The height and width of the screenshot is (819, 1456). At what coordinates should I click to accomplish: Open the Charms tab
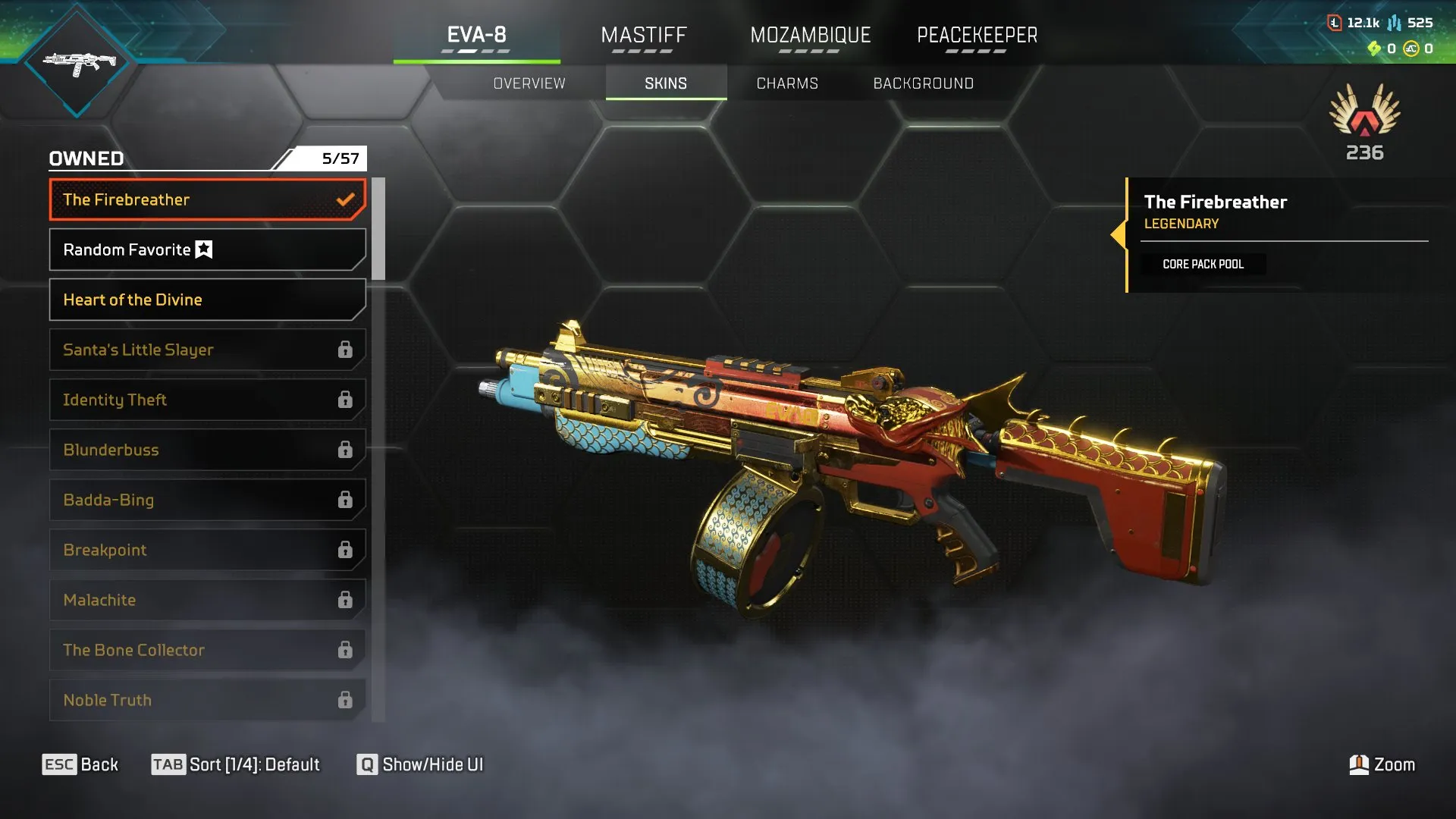click(786, 83)
